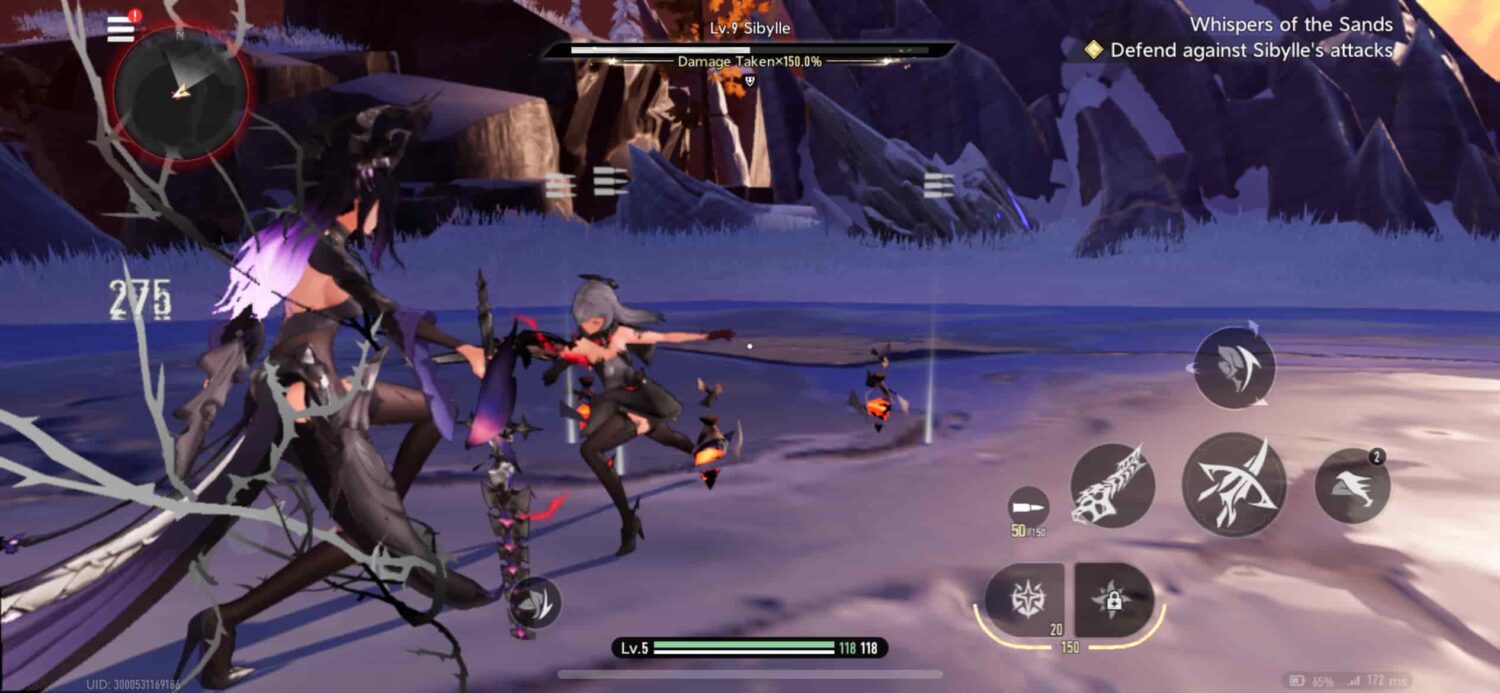Activate the jump button with rotating arrows

pos(1234,368)
